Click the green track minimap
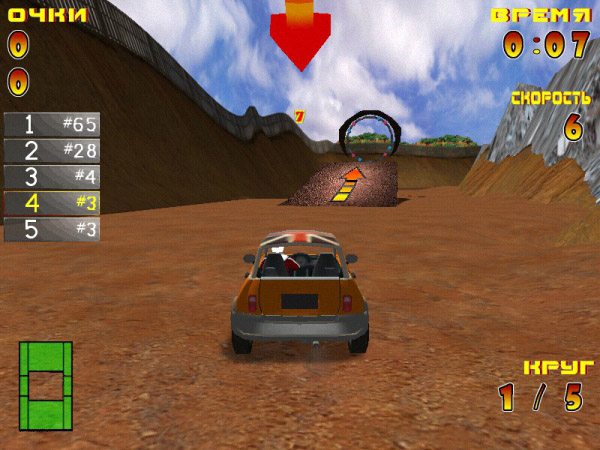Image resolution: width=600 pixels, height=450 pixels. pyautogui.click(x=46, y=385)
